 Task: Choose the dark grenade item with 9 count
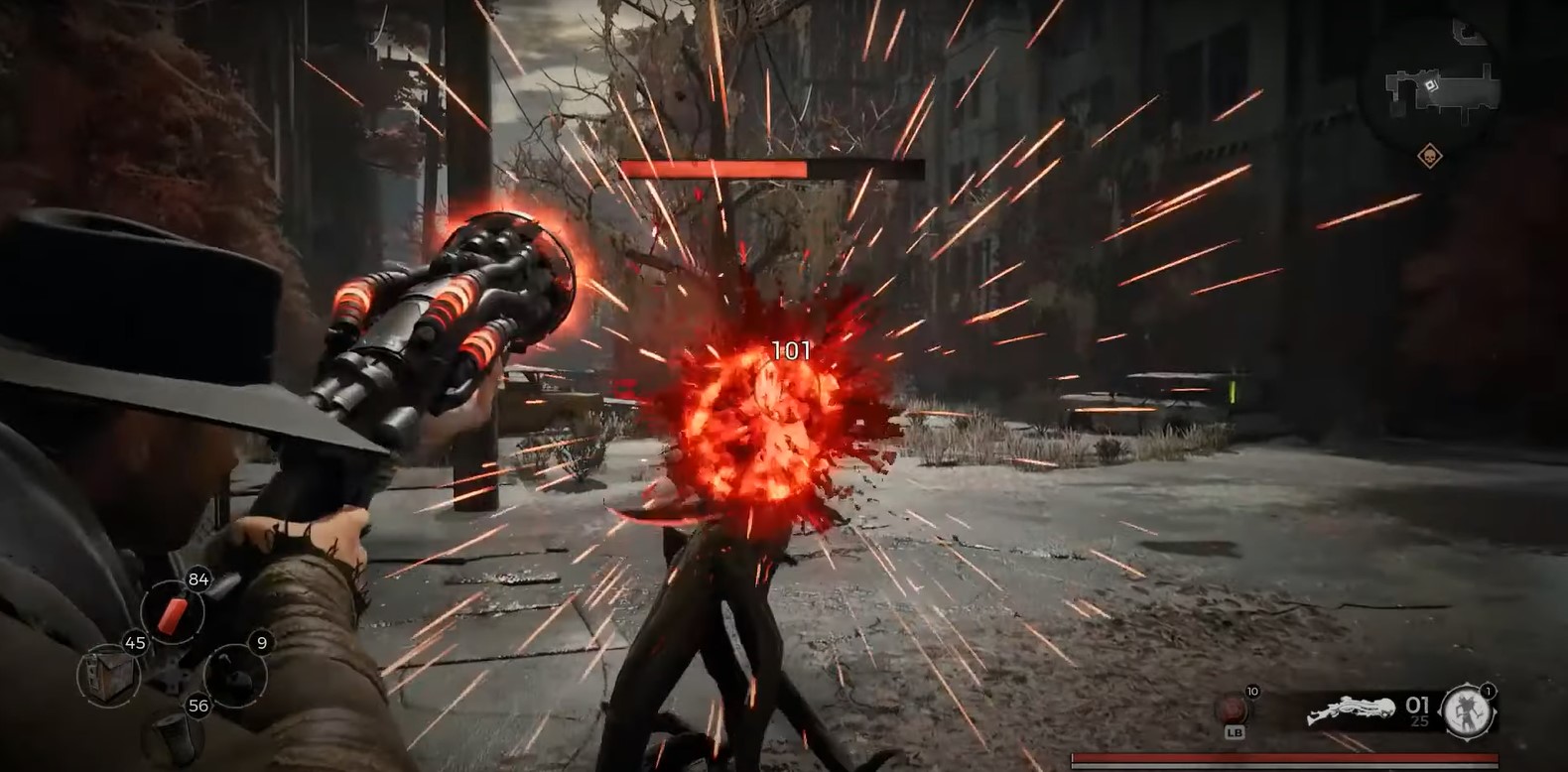click(x=236, y=675)
